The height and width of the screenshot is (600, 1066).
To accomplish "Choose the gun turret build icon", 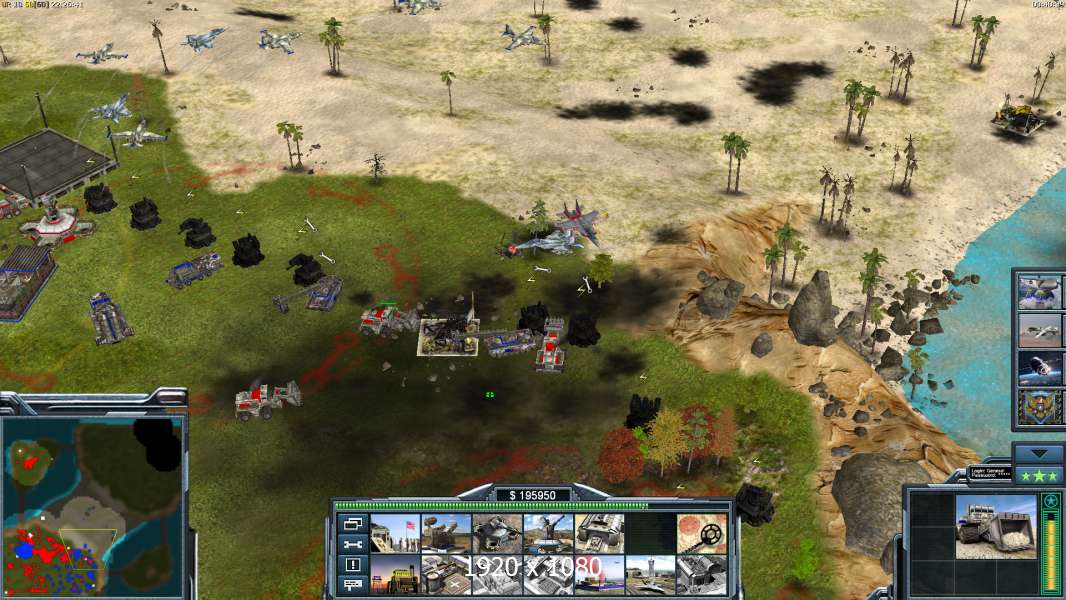I will pos(497,534).
